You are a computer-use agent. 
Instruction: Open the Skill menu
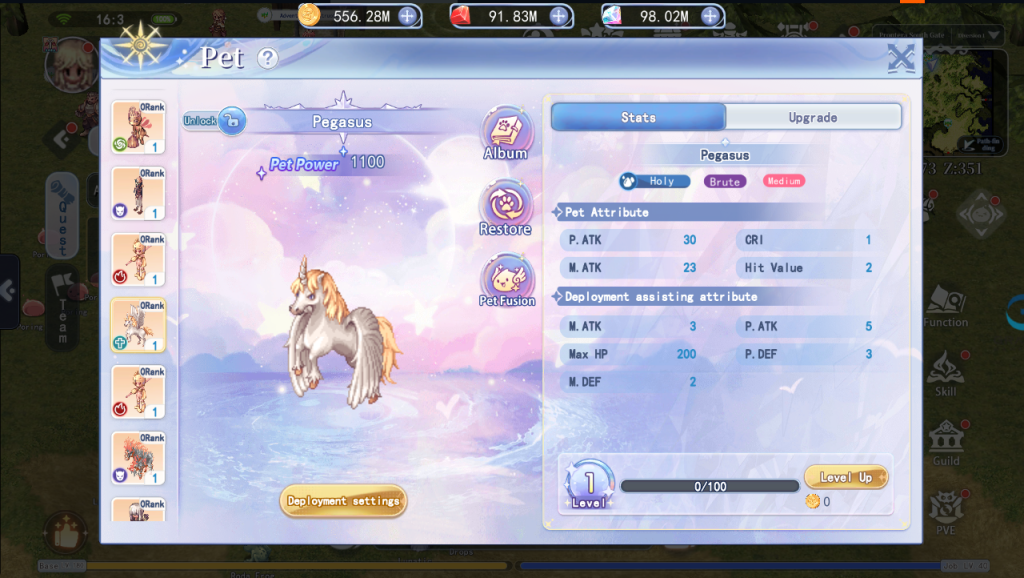pyautogui.click(x=945, y=373)
